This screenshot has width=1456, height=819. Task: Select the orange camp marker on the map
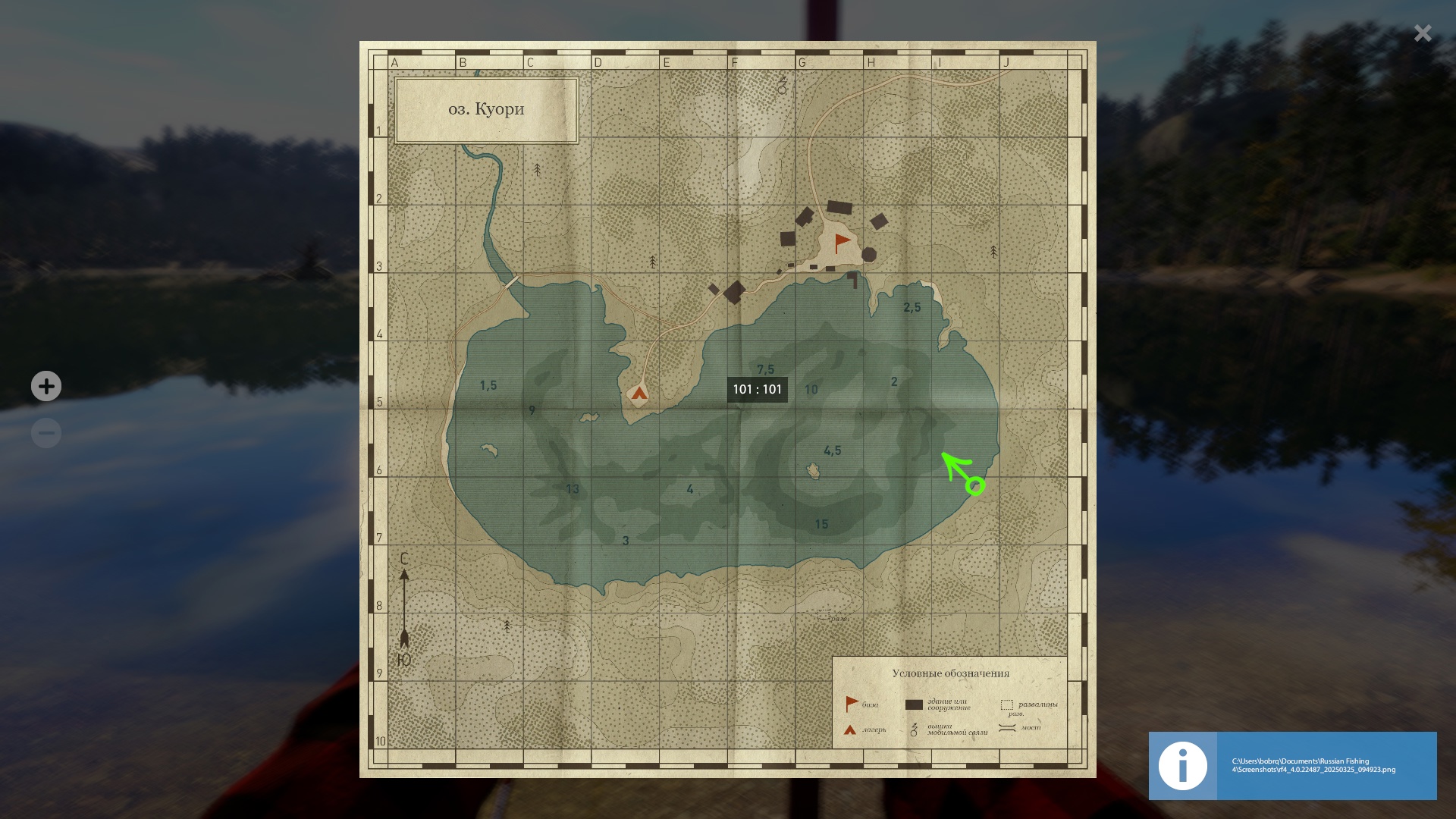click(x=639, y=393)
